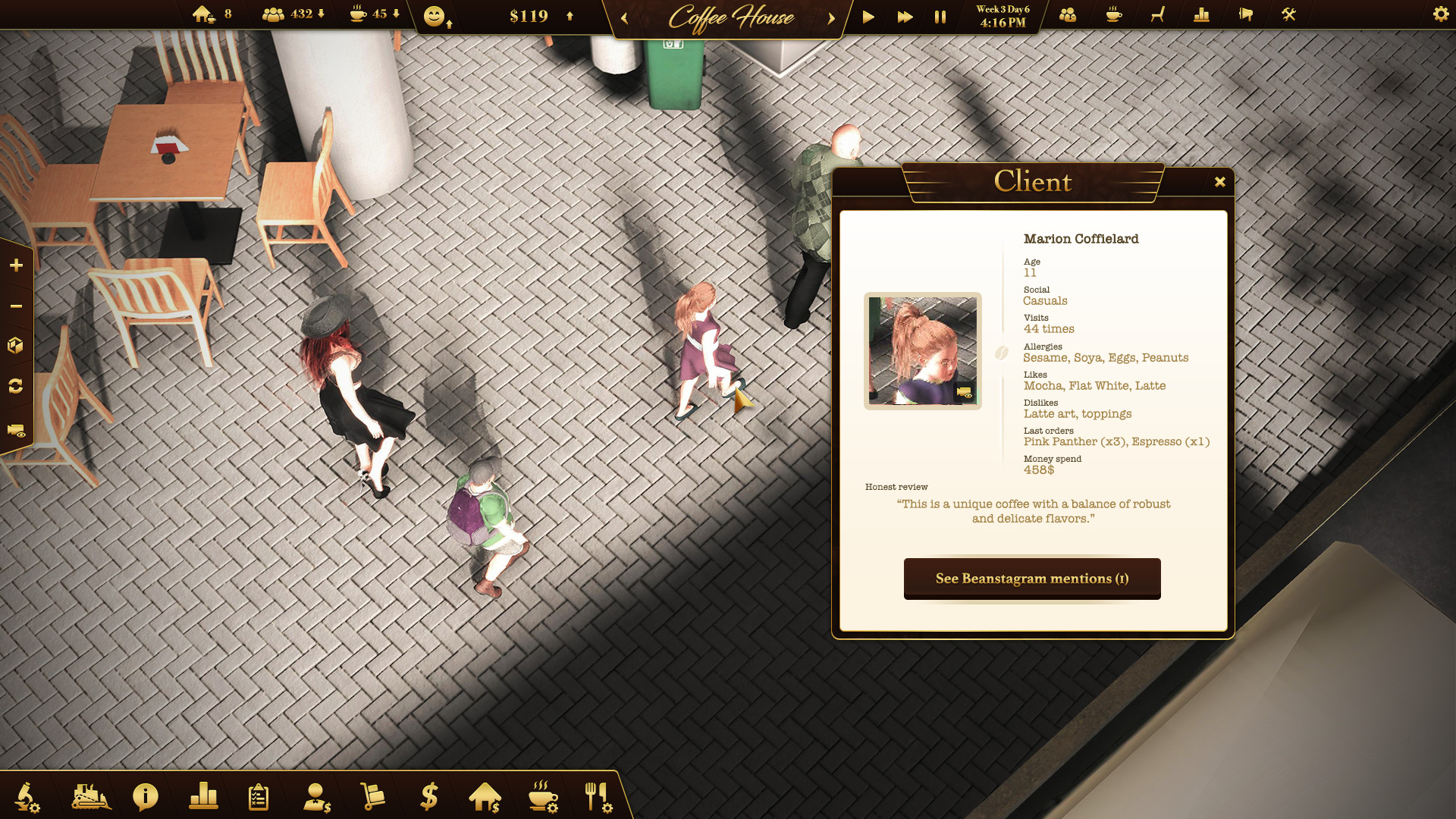This screenshot has height=819, width=1456.
Task: Open the cutlery food settings icon
Action: point(598,796)
